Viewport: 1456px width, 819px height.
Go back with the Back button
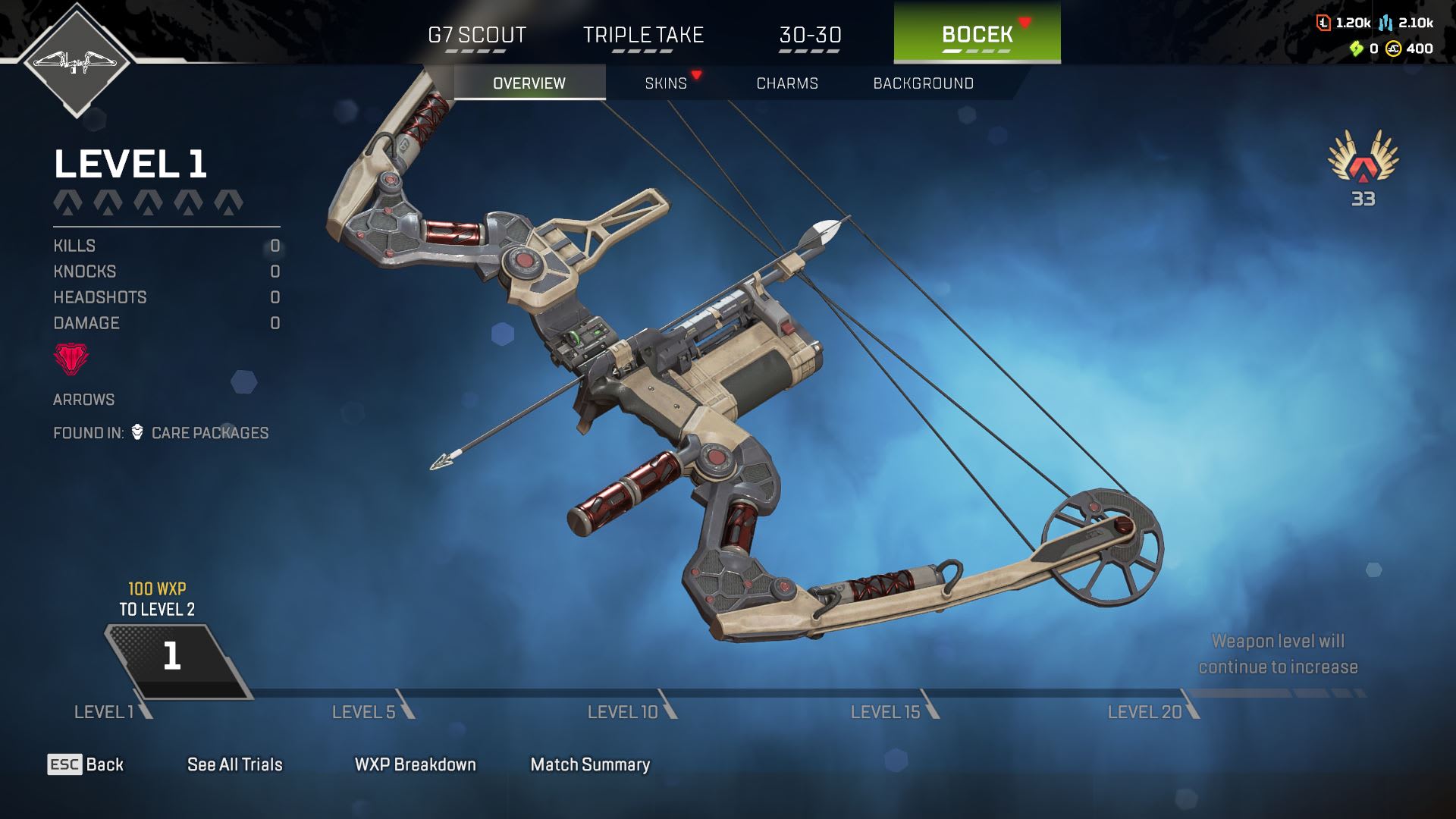click(x=86, y=764)
